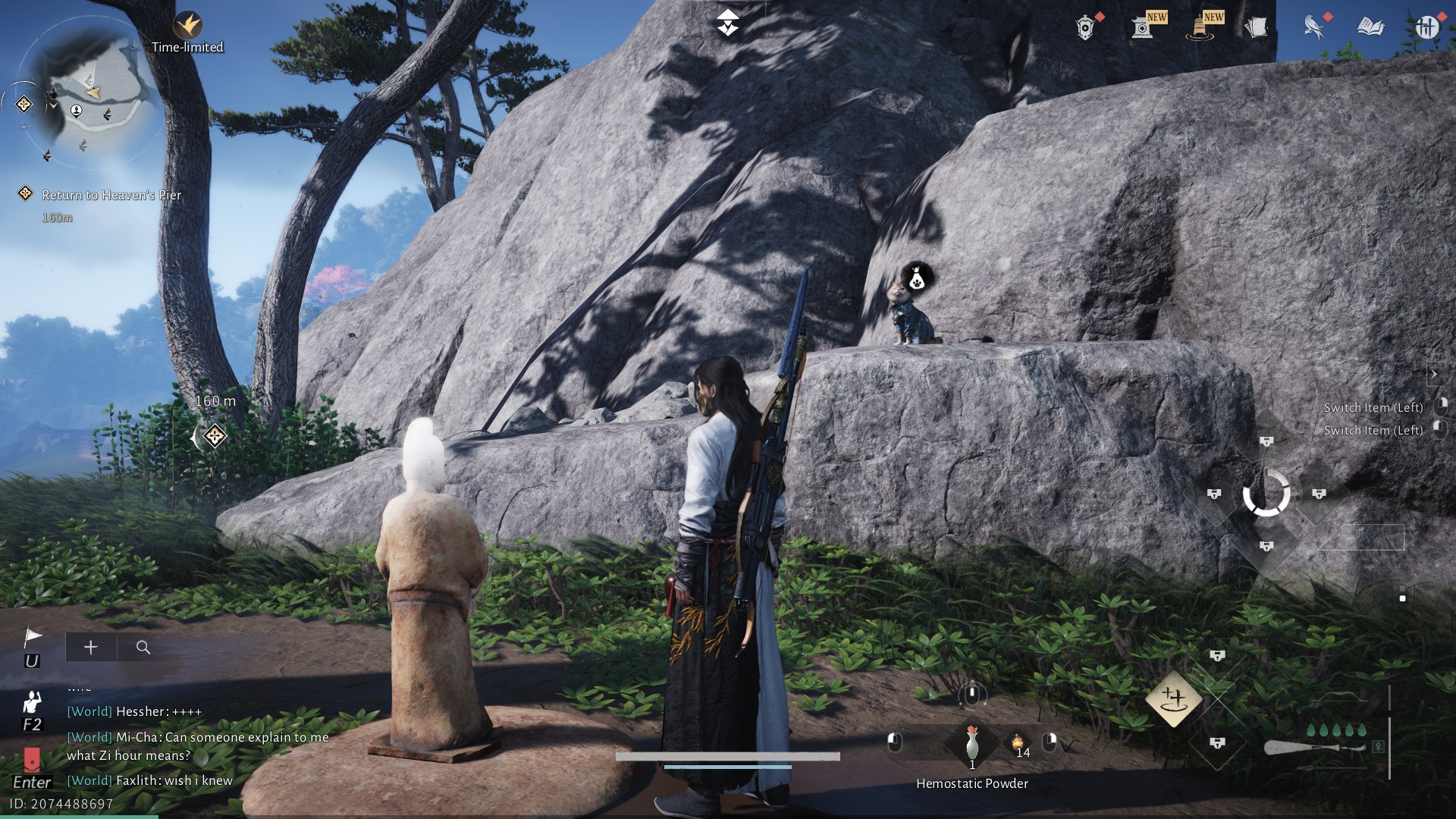This screenshot has height=819, width=1456.
Task: Click the red chat-entry icon
Action: tap(32, 759)
